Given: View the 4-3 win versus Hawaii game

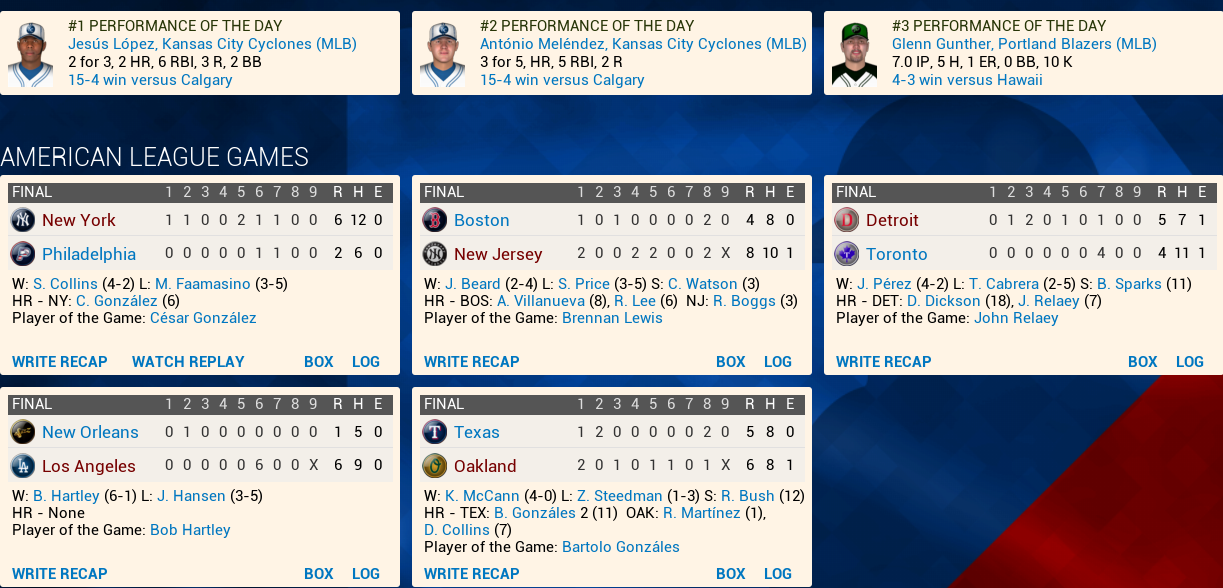Looking at the screenshot, I should [967, 80].
